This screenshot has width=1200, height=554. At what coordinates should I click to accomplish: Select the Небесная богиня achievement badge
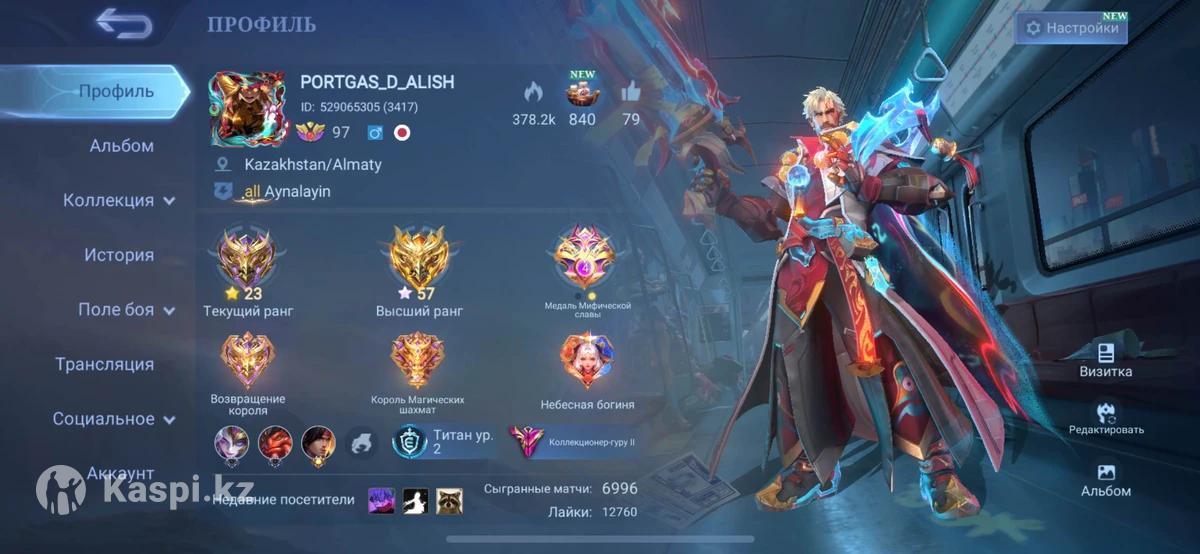(x=587, y=361)
